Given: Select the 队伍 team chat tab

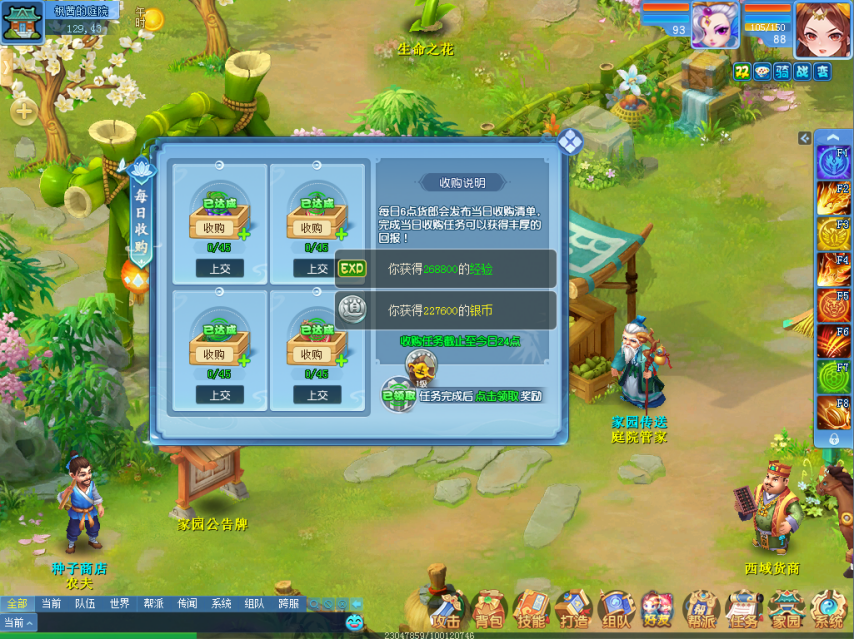Looking at the screenshot, I should pos(85,604).
